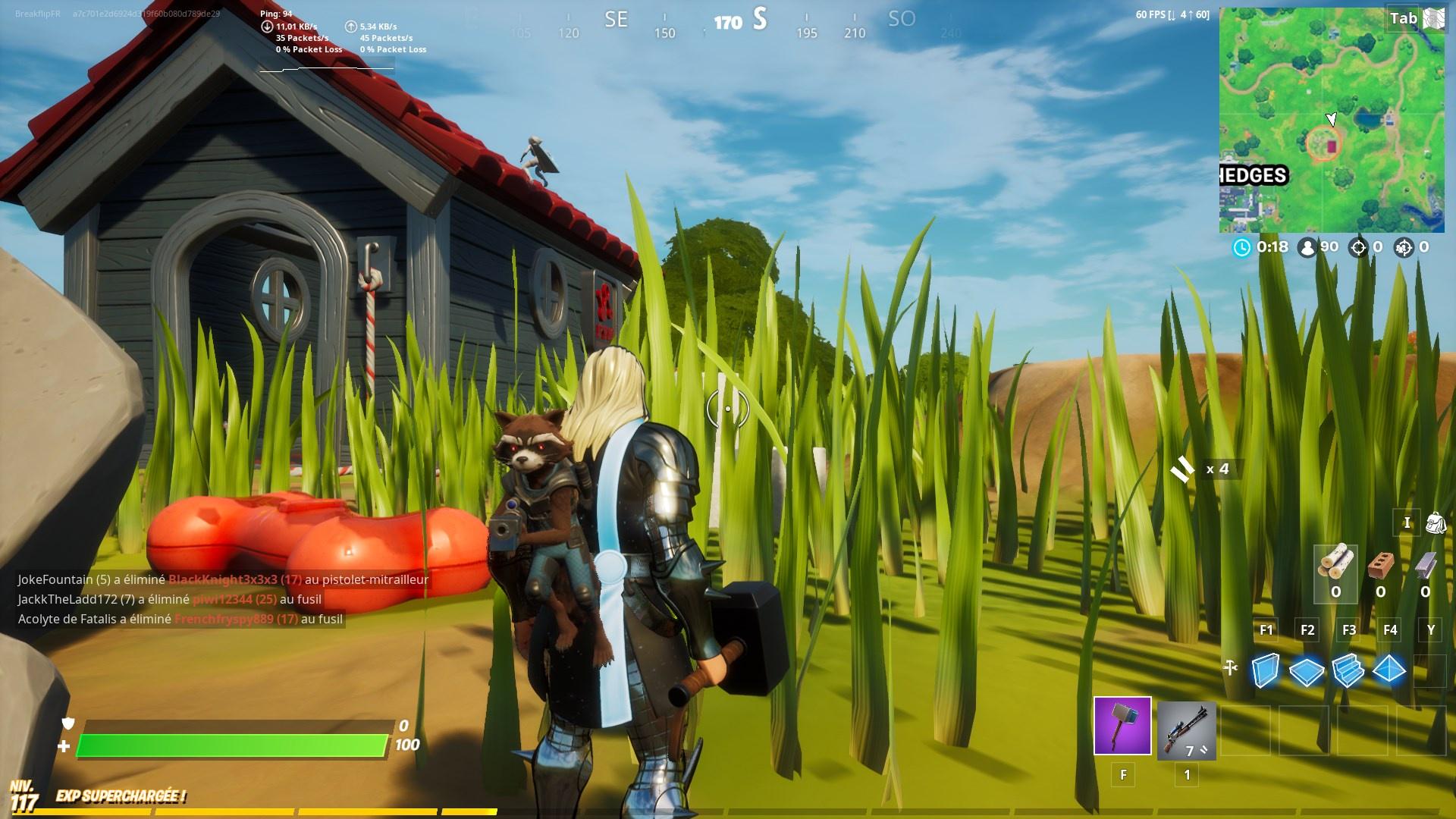This screenshot has width=1456, height=819.
Task: Click the players remaining counter icon
Action: click(1308, 246)
